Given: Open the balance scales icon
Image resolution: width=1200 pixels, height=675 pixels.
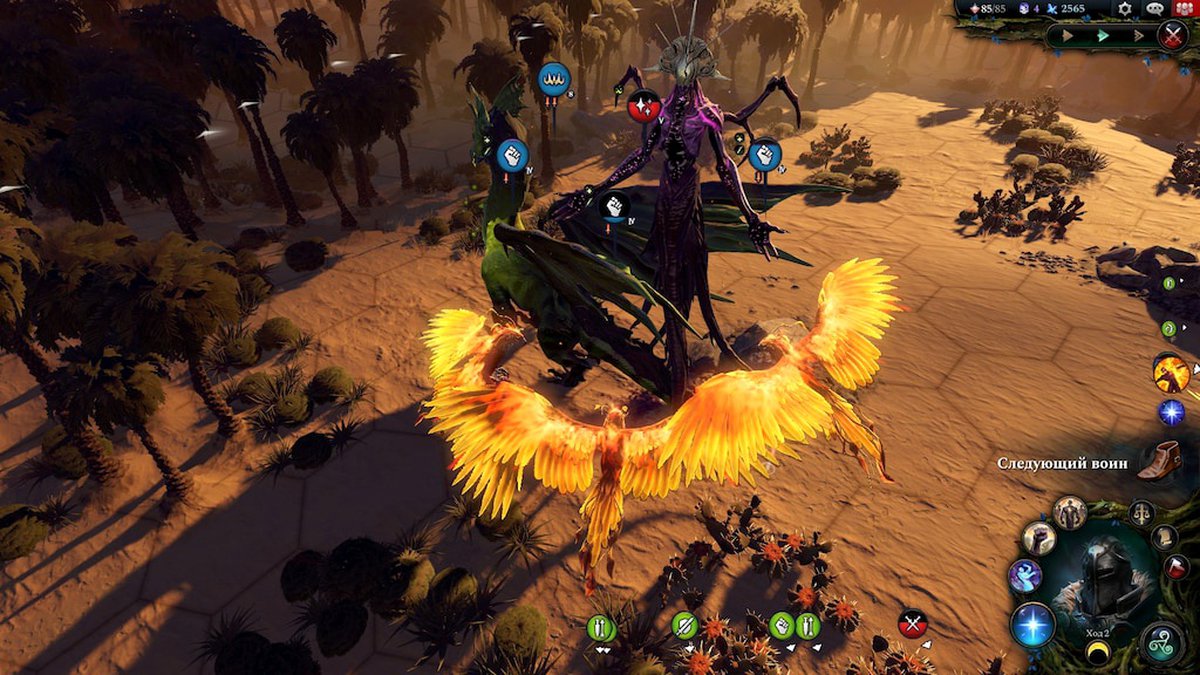Looking at the screenshot, I should (1141, 513).
